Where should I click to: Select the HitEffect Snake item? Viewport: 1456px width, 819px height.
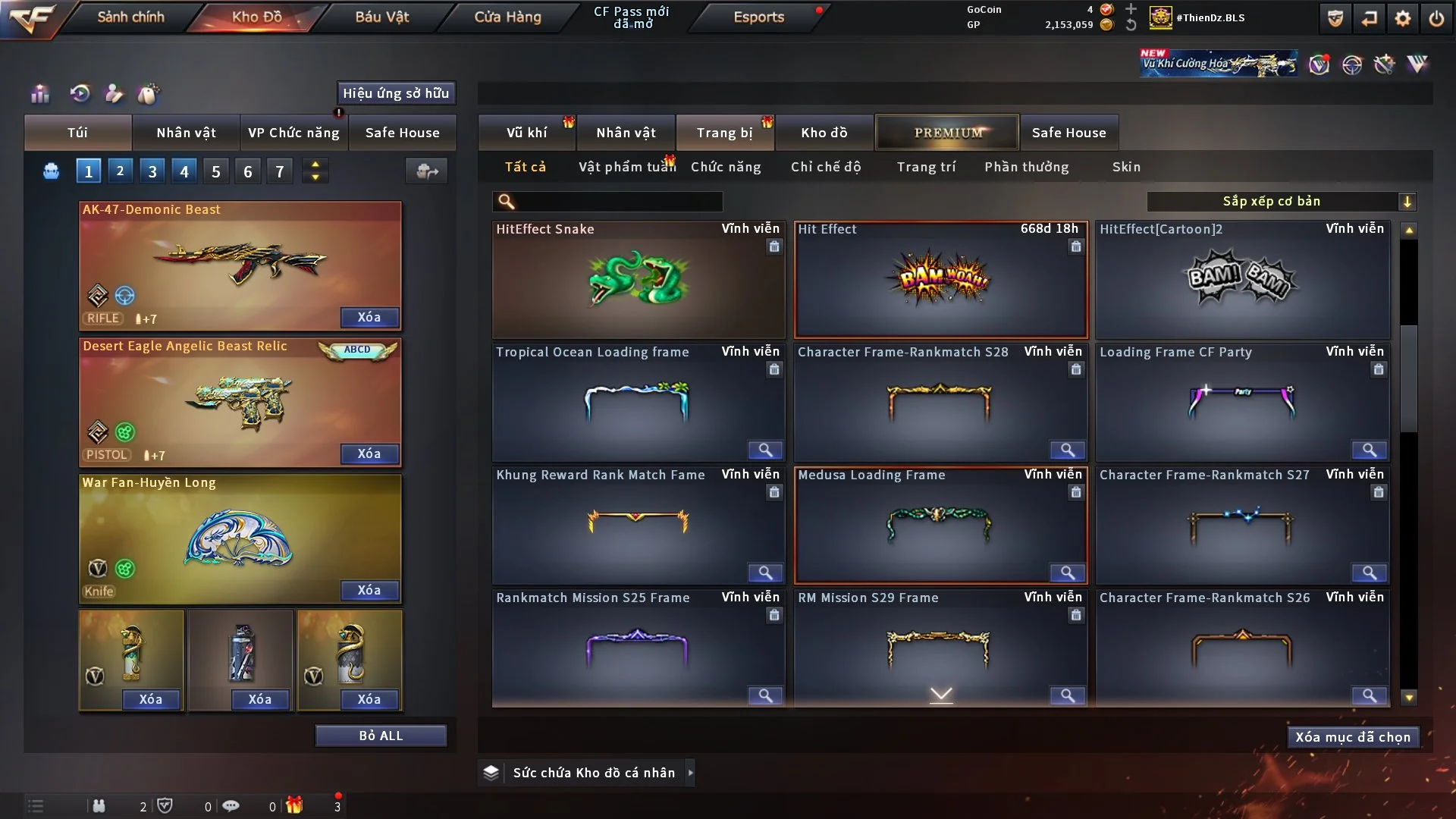pyautogui.click(x=638, y=280)
